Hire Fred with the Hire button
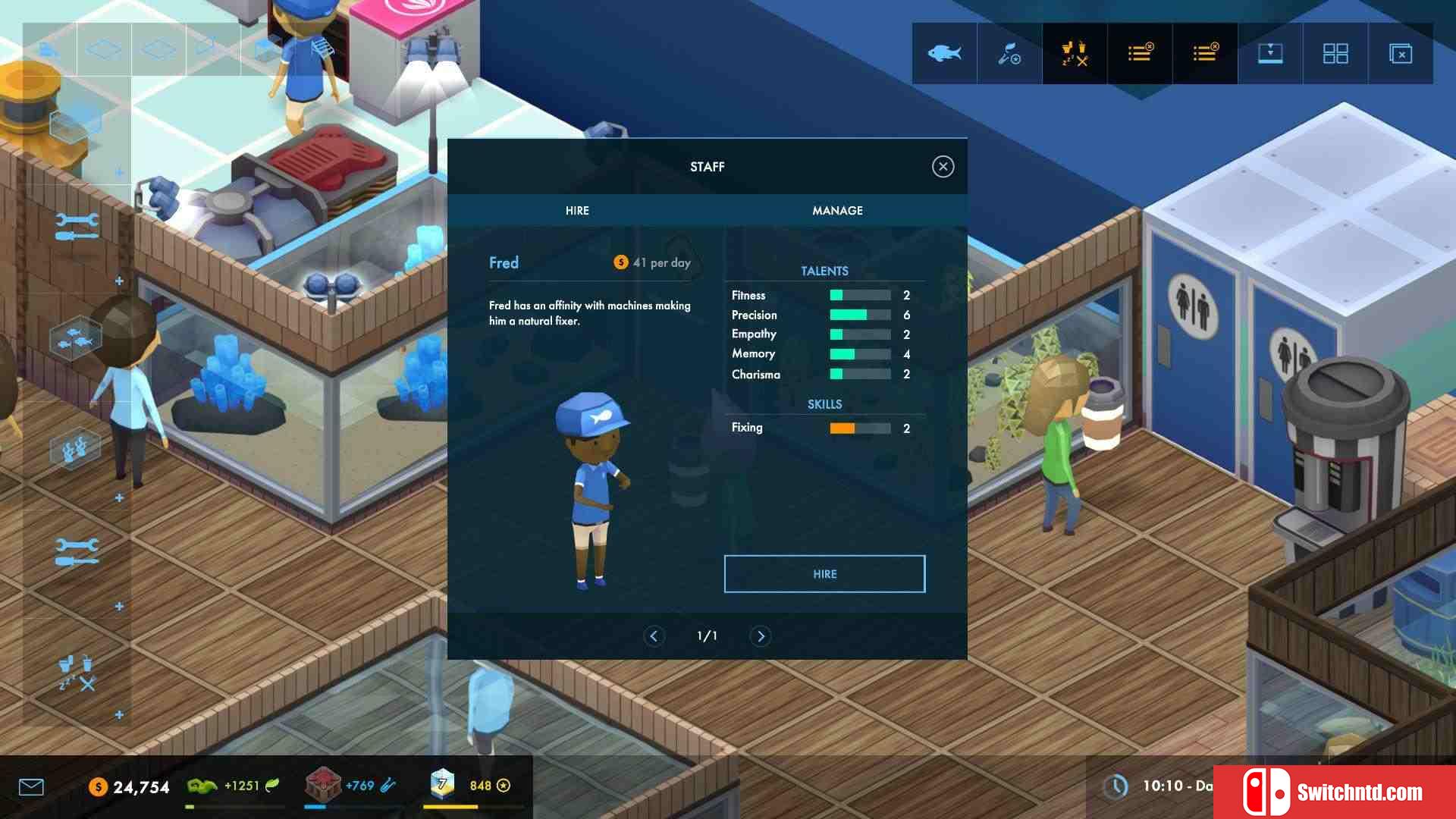The height and width of the screenshot is (819, 1456). click(x=824, y=574)
